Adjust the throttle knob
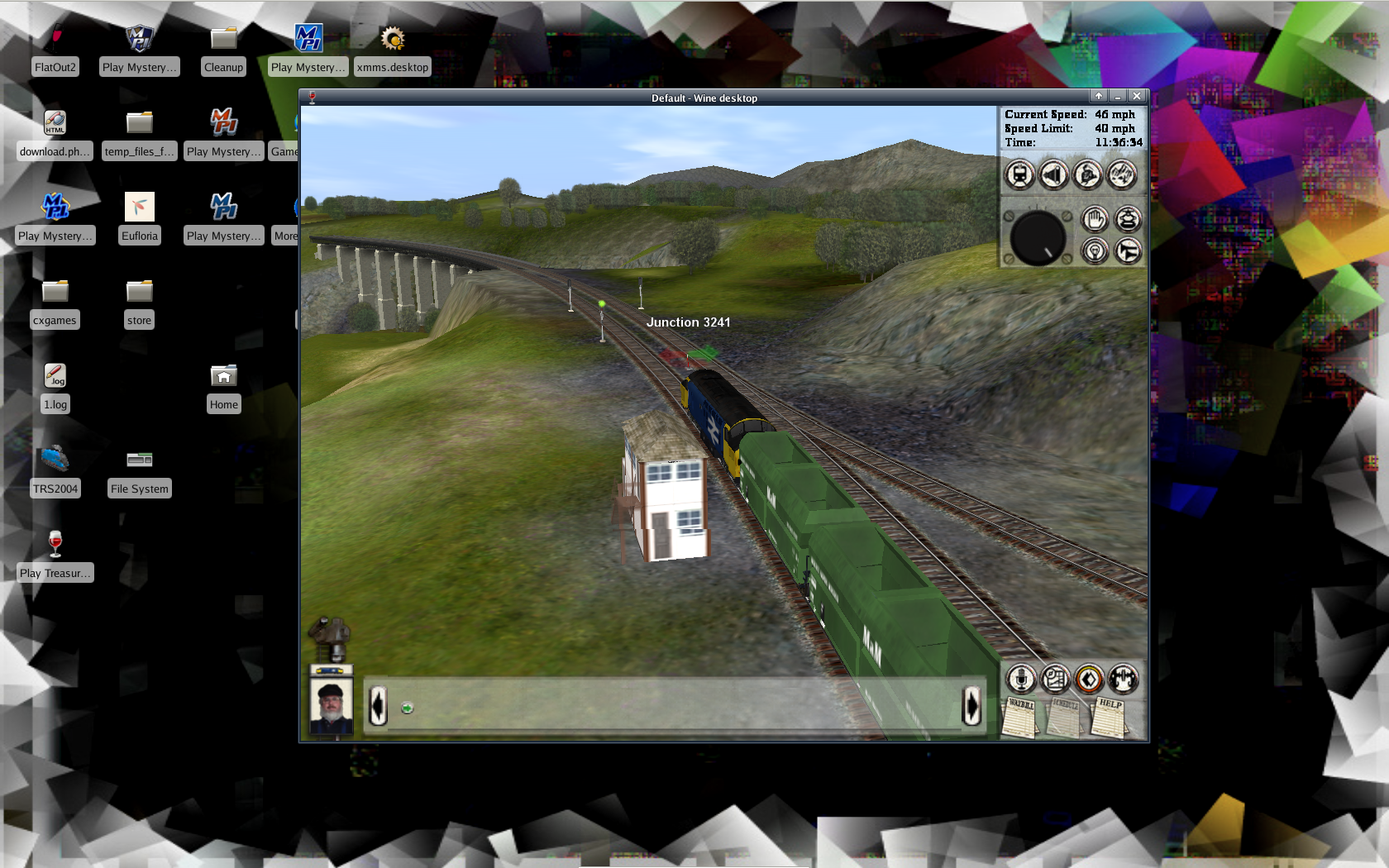Screen dimensions: 1389x868 point(1037,237)
